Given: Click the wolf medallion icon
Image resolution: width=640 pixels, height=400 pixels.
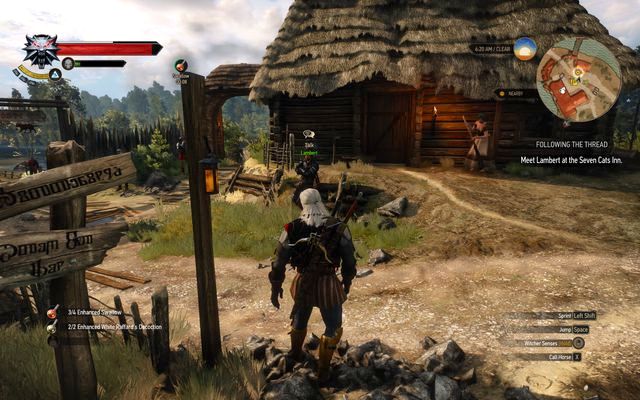Looking at the screenshot, I should (40, 50).
